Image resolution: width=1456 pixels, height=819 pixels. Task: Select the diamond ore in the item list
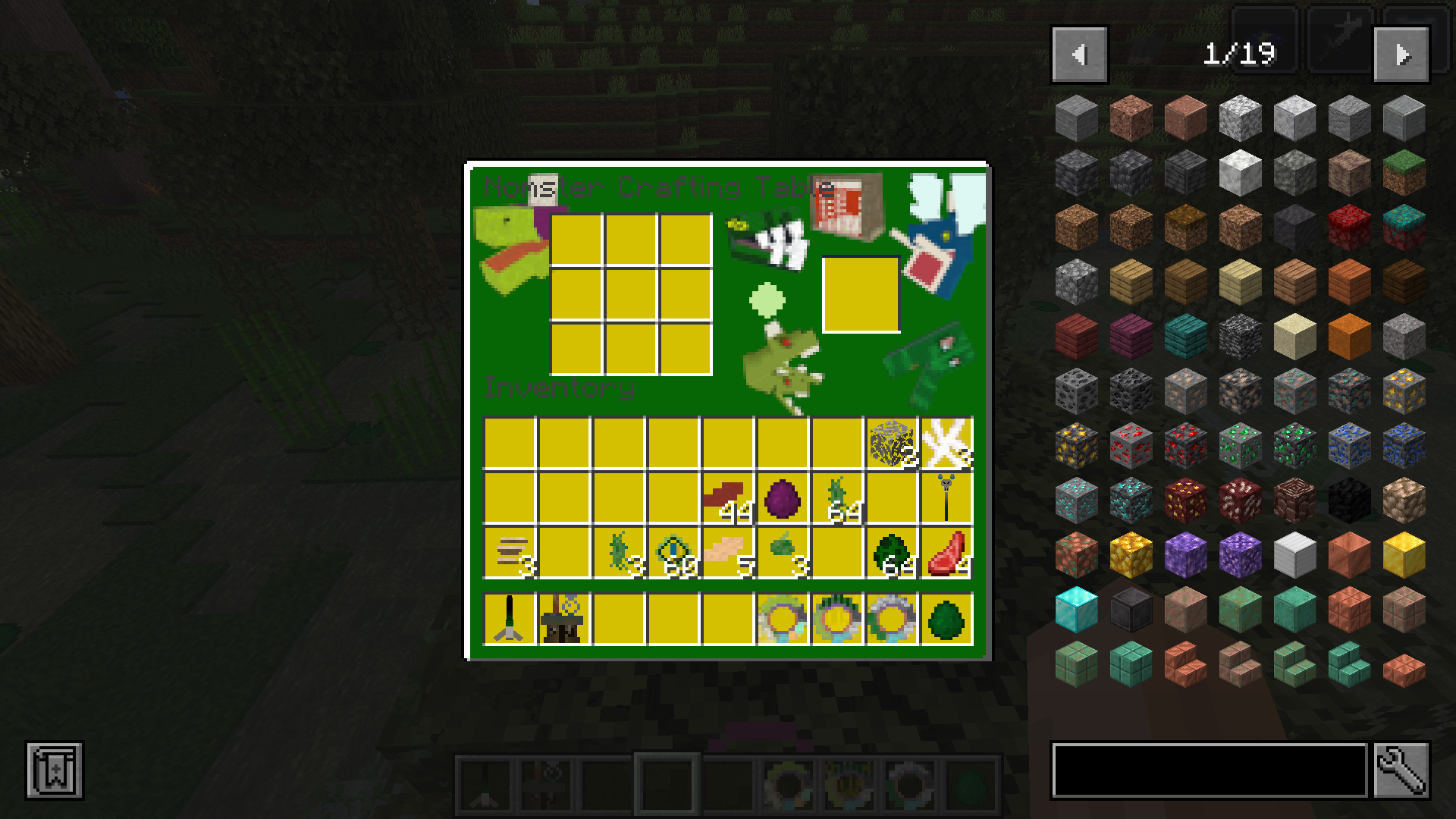(1077, 500)
